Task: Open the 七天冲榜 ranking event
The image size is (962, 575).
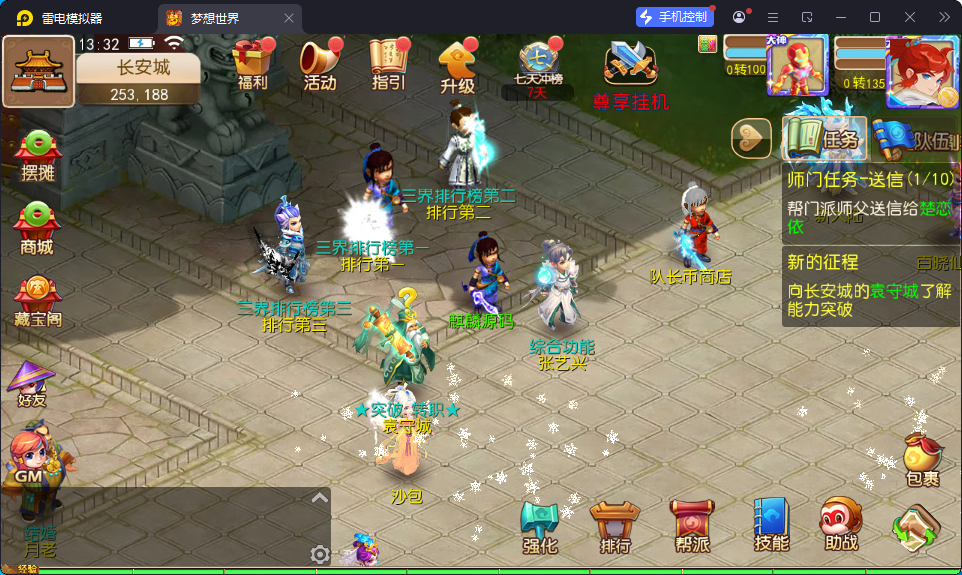Action: click(539, 63)
